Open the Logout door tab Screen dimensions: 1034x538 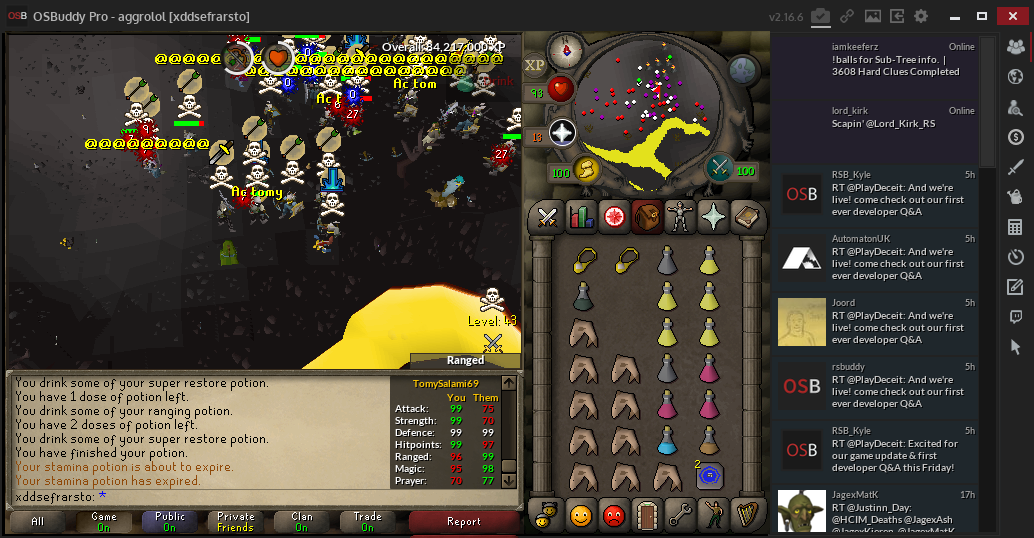(647, 516)
